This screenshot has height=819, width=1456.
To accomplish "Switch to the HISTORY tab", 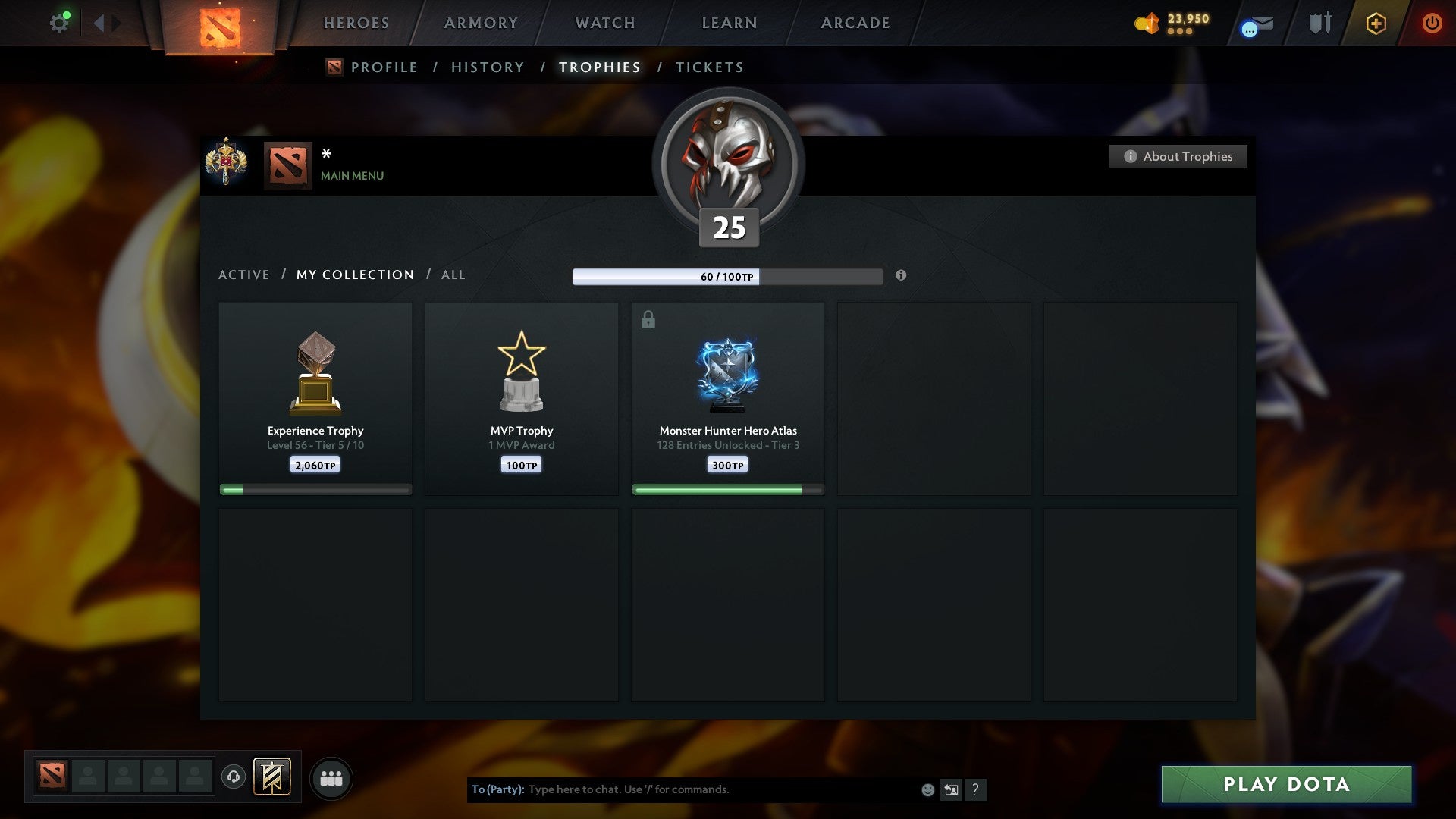I will 488,67.
